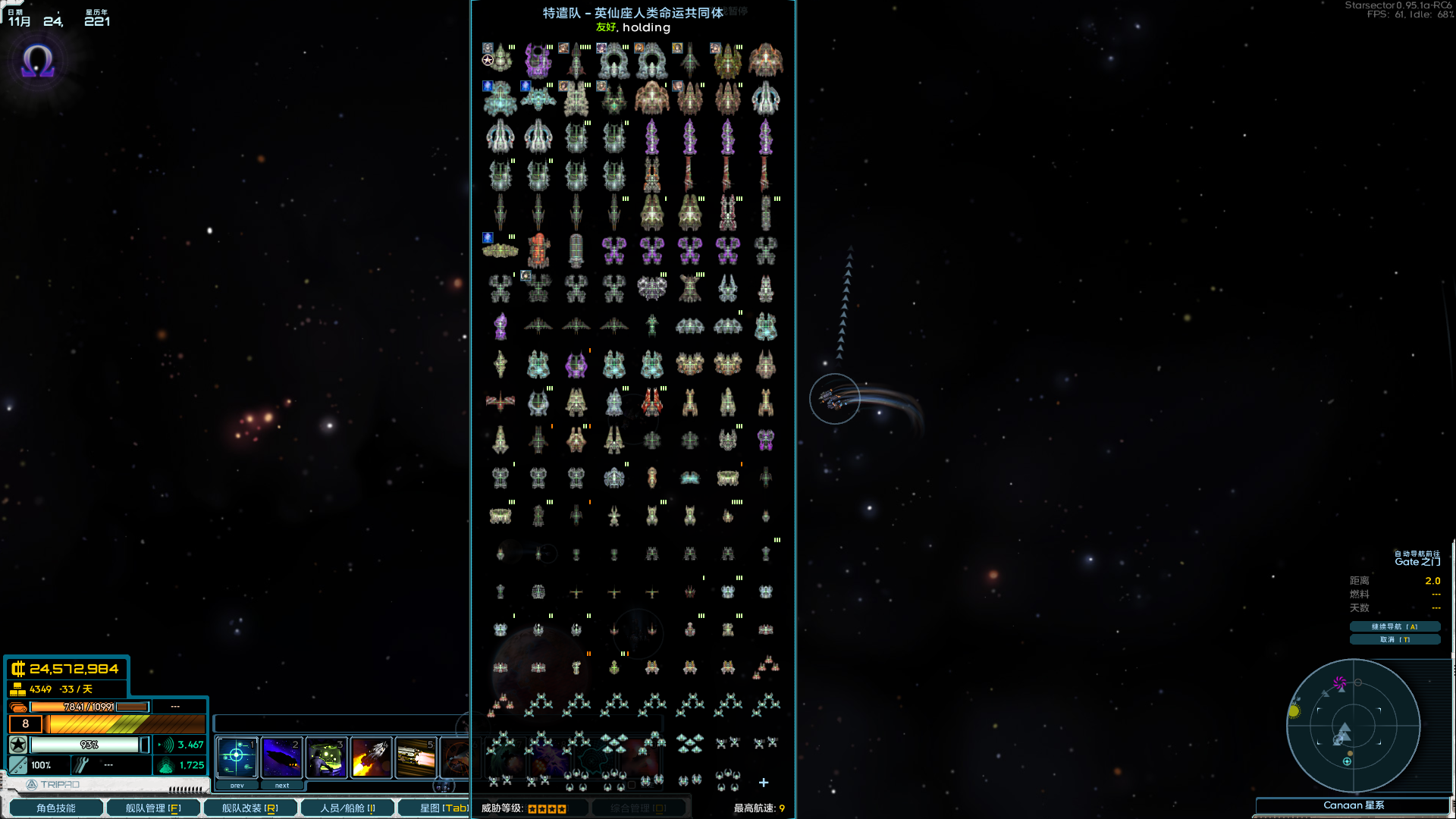Click the + to expand the fleet ship list
Viewport: 1456px width, 819px height.
click(x=763, y=782)
